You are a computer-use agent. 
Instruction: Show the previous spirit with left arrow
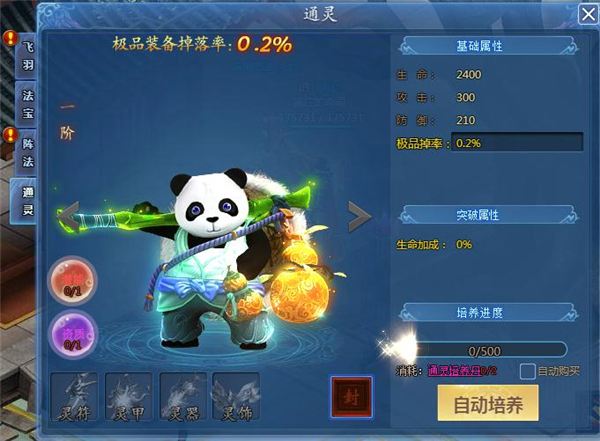[70, 214]
